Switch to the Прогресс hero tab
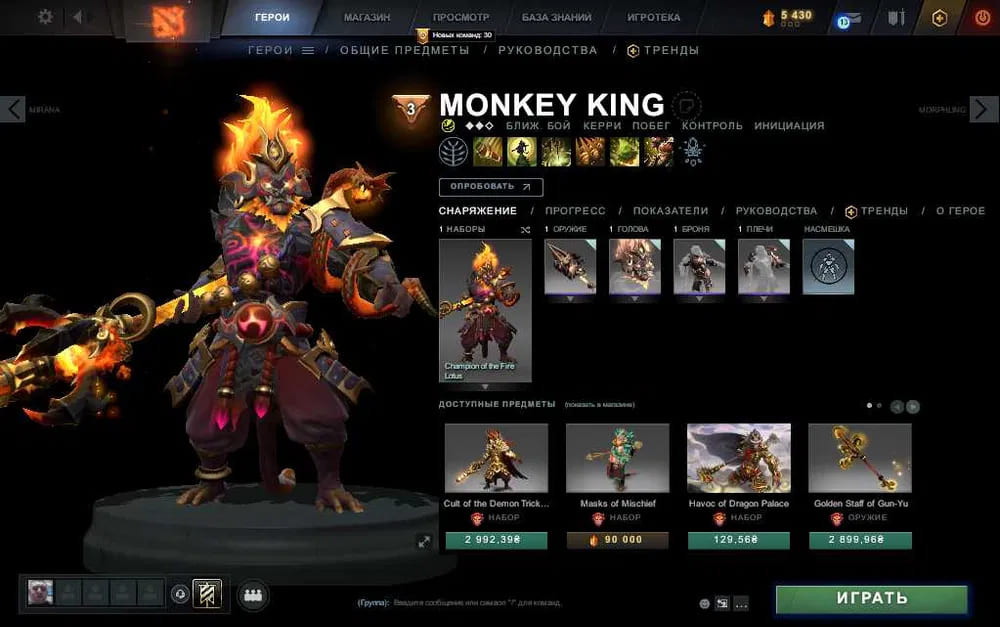Viewport: 1000px width, 627px height. coord(575,211)
